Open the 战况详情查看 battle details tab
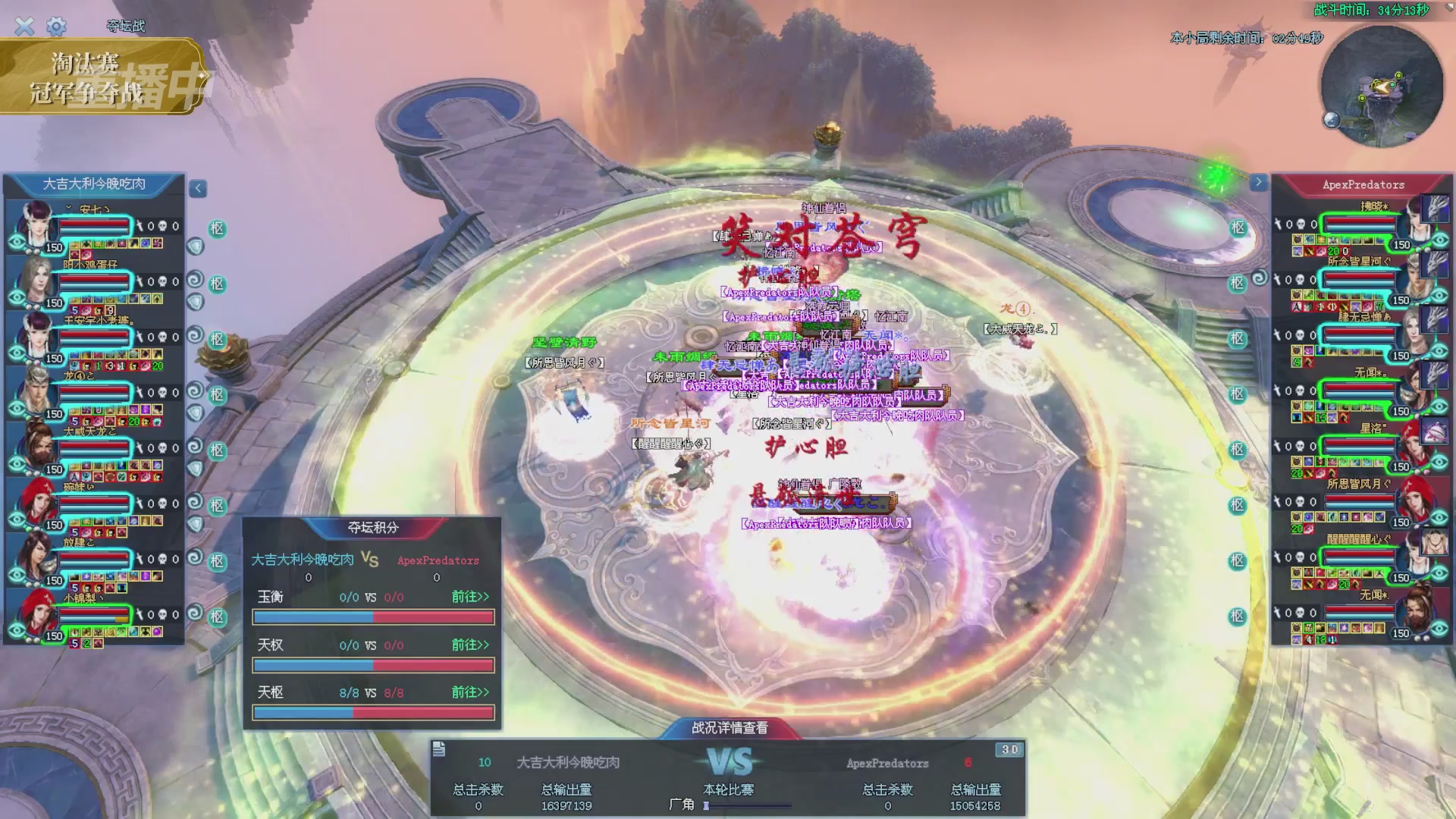Viewport: 1456px width, 819px height. (x=729, y=728)
